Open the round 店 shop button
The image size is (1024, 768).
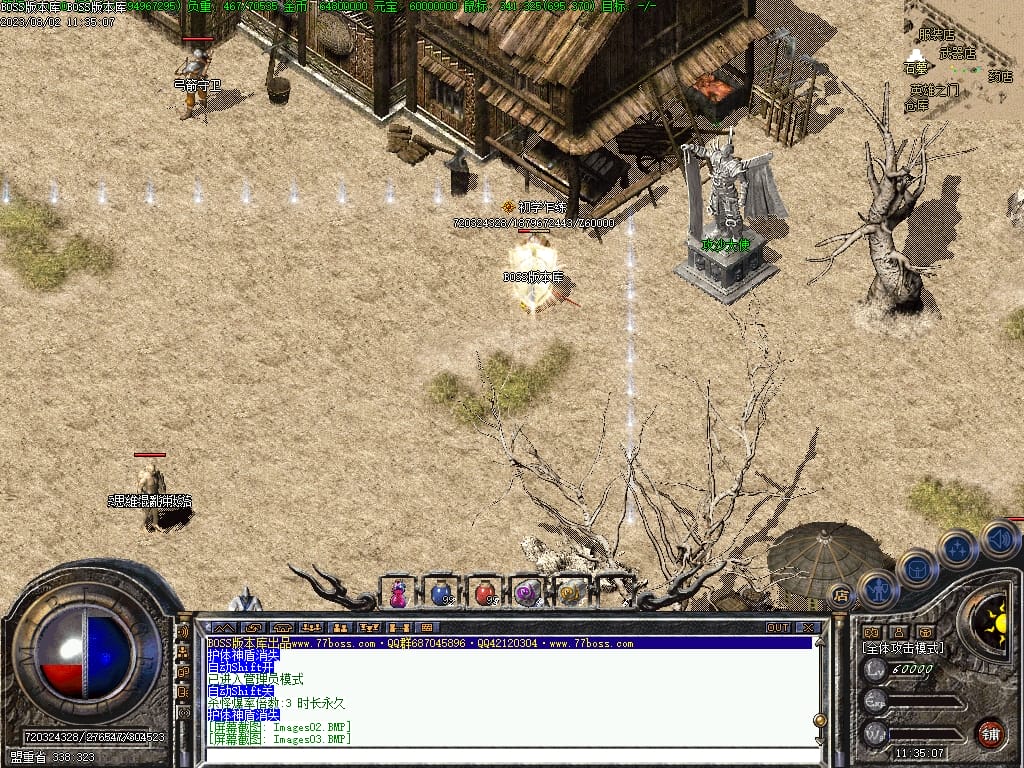pyautogui.click(x=841, y=596)
